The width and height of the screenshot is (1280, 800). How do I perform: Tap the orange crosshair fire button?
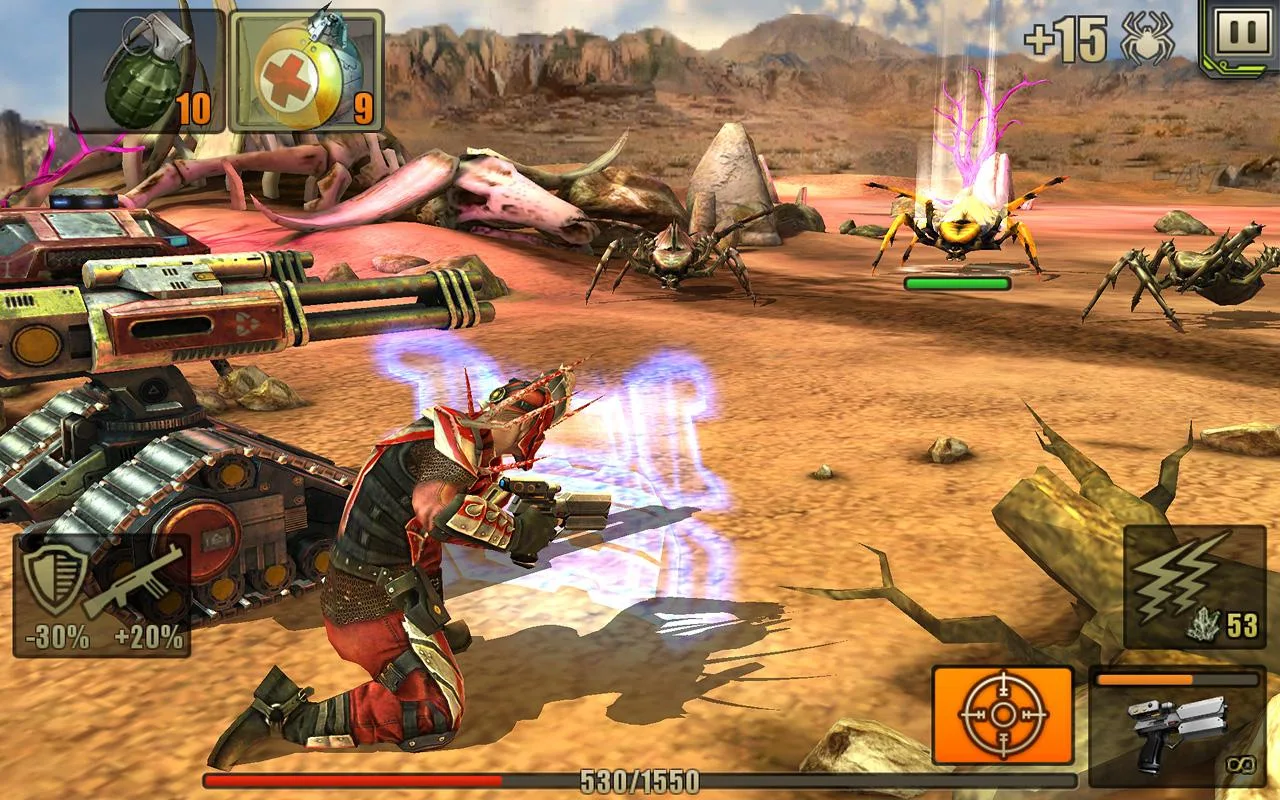tap(1002, 715)
